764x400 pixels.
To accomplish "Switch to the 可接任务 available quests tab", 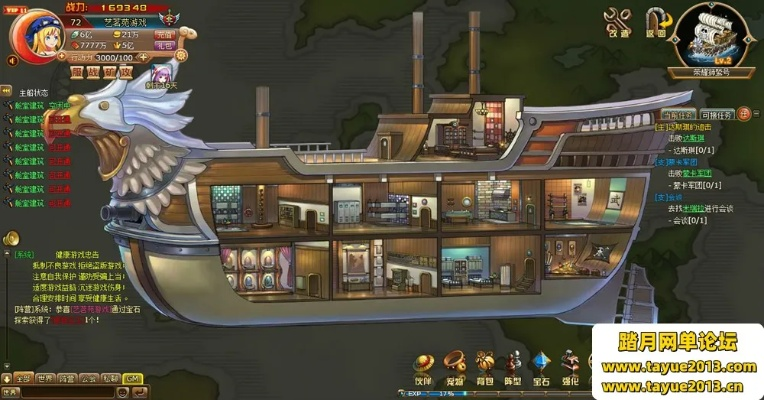I will coord(716,115).
